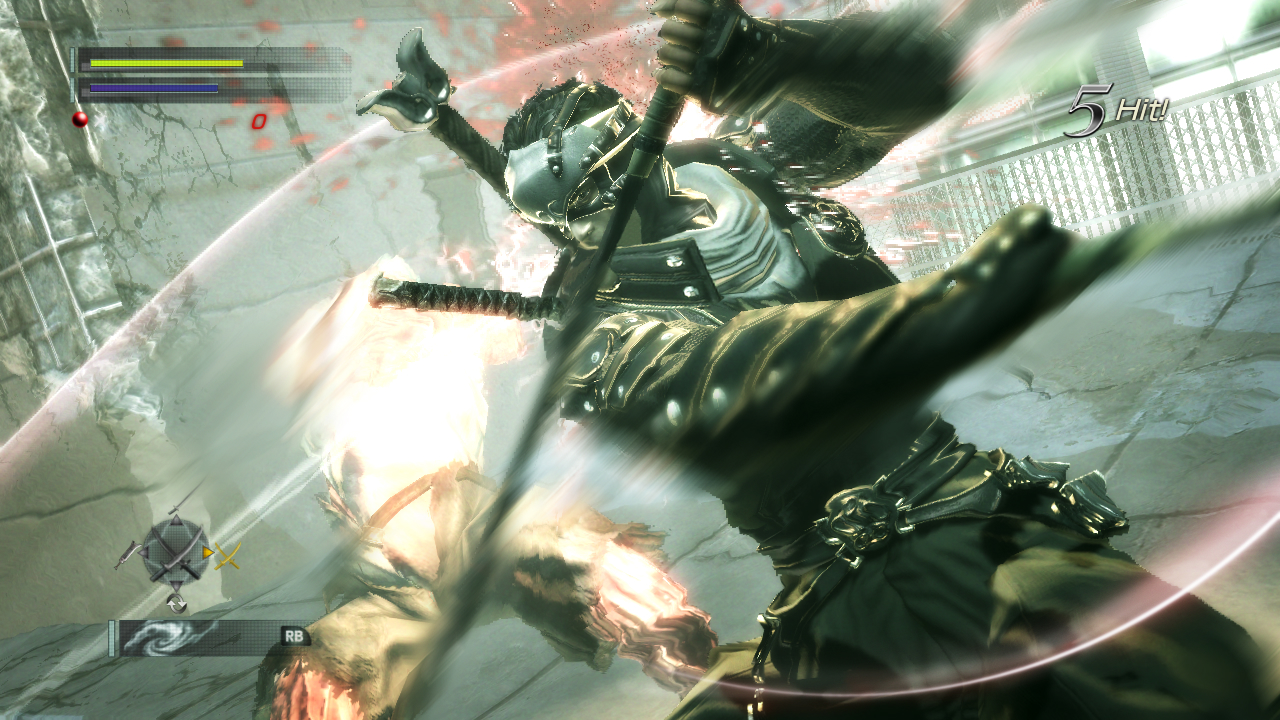Viewport: 1280px width, 720px height.
Task: Click the blue ki gauge below the health bar
Action: [151, 88]
